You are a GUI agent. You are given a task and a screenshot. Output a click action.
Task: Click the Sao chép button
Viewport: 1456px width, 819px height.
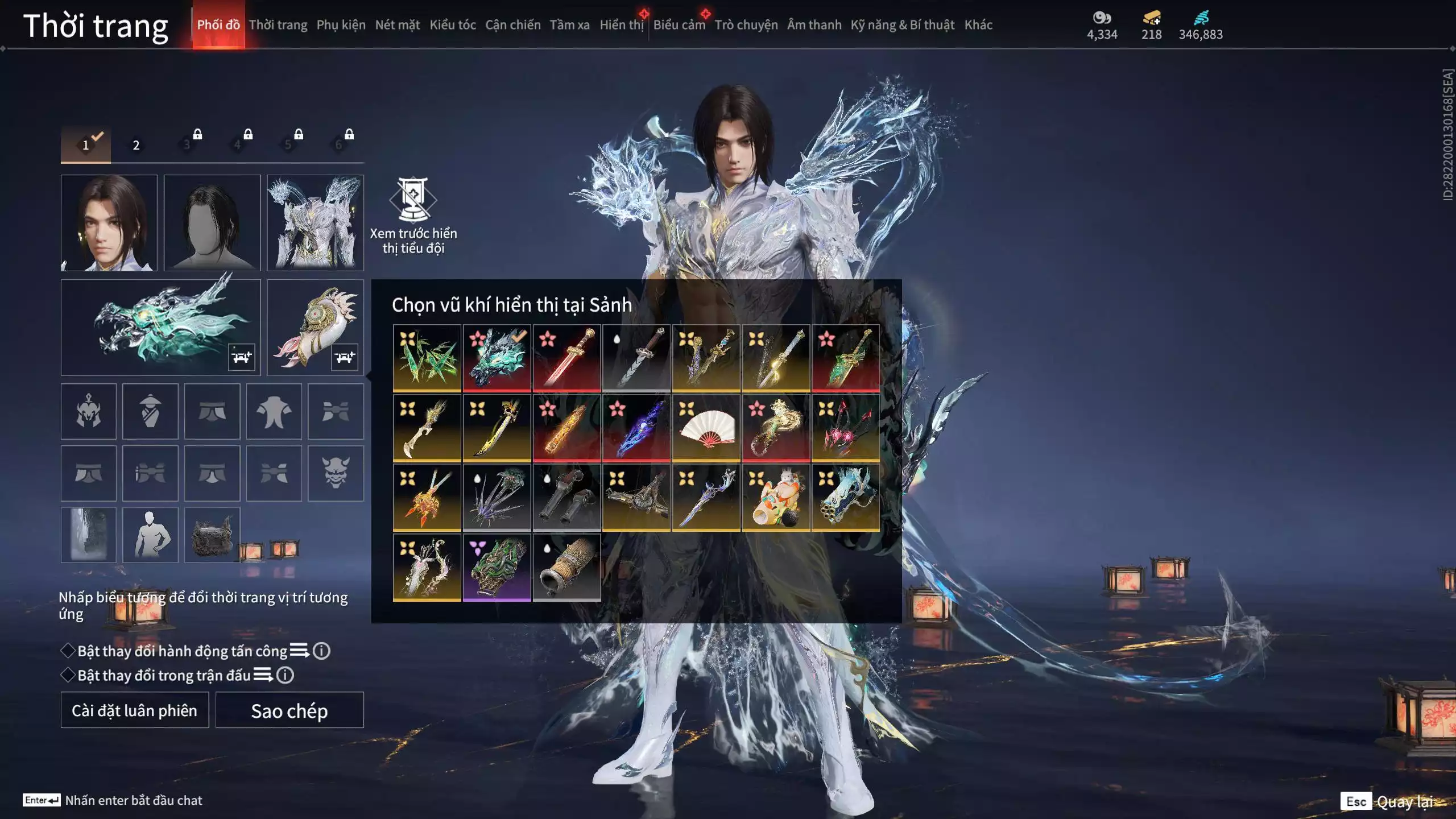pyautogui.click(x=289, y=710)
